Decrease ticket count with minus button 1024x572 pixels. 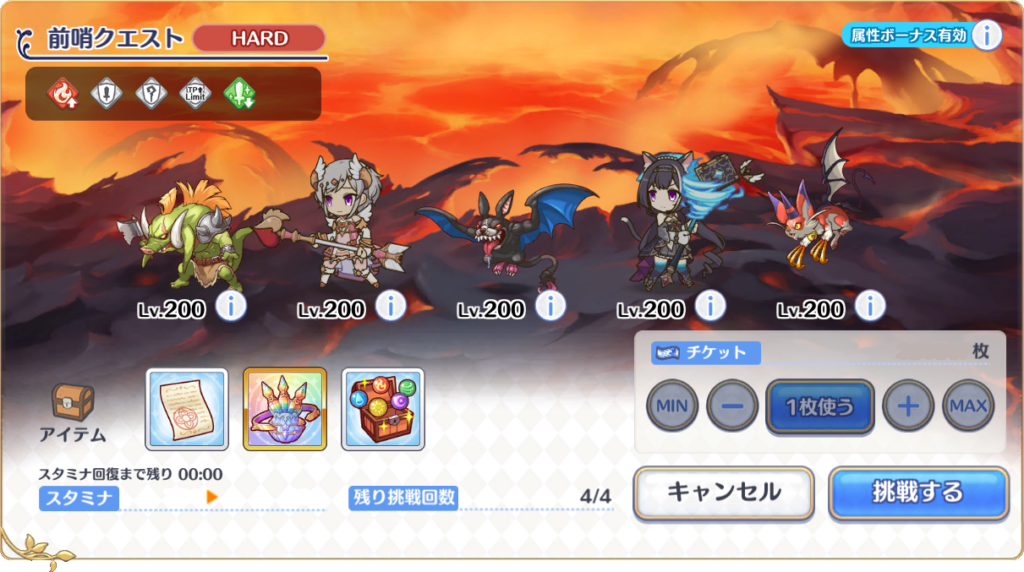pos(732,406)
